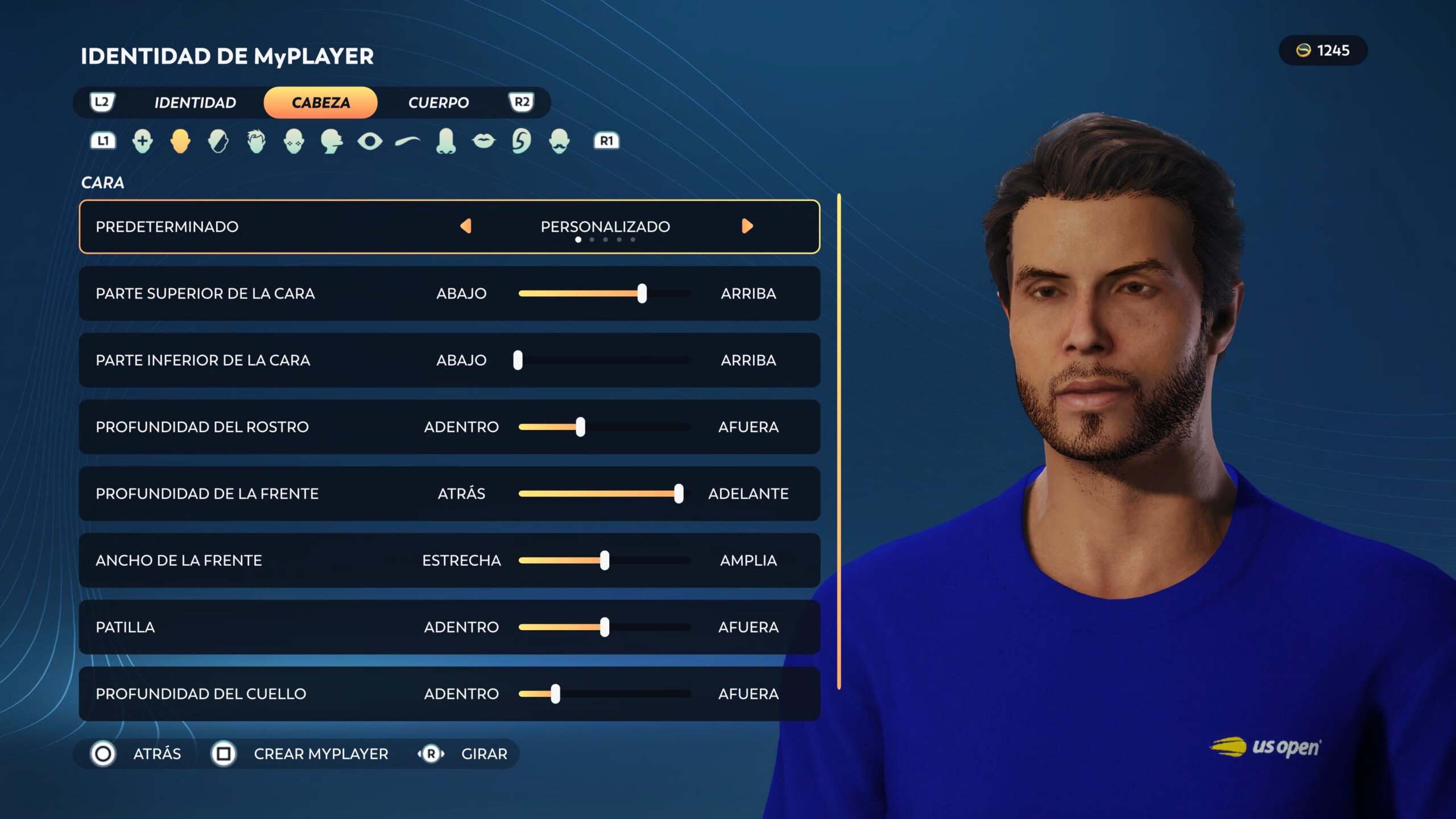The image size is (1456, 819).
Task: Click the left arrow on PREDETERMINADO
Action: [466, 226]
